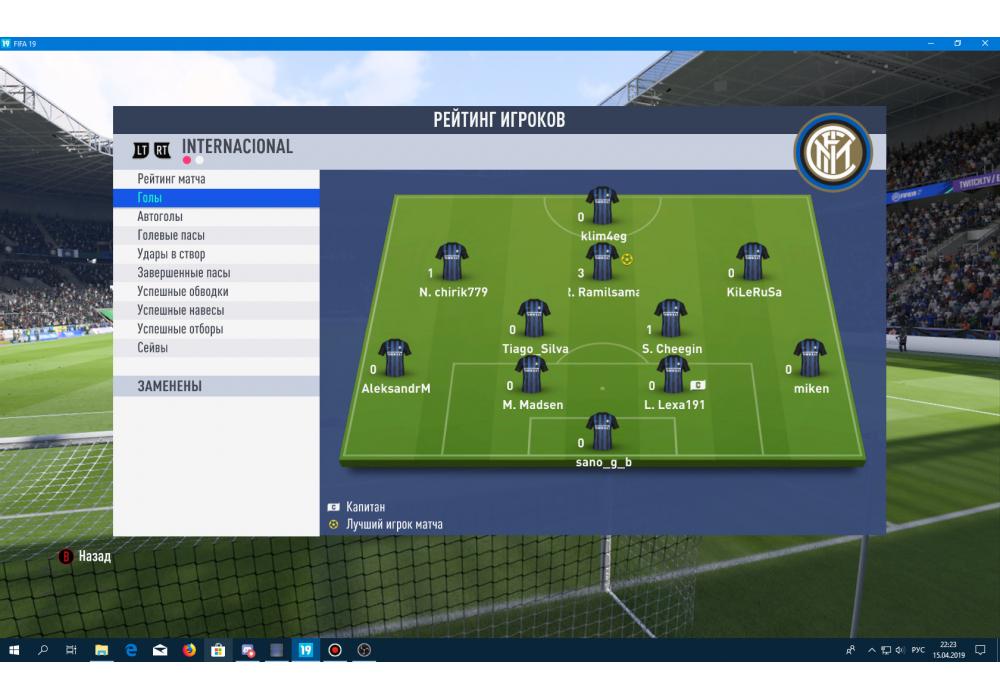Select player KiLeRuSa's shirt
1000x700 pixels.
pyautogui.click(x=752, y=262)
